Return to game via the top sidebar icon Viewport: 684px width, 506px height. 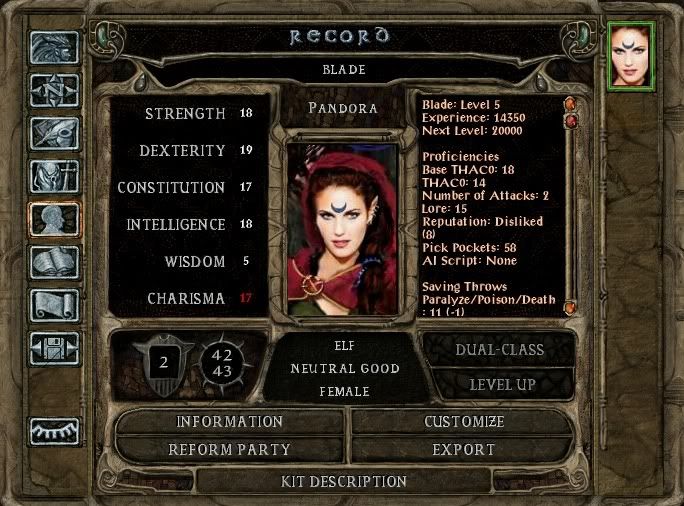click(54, 48)
